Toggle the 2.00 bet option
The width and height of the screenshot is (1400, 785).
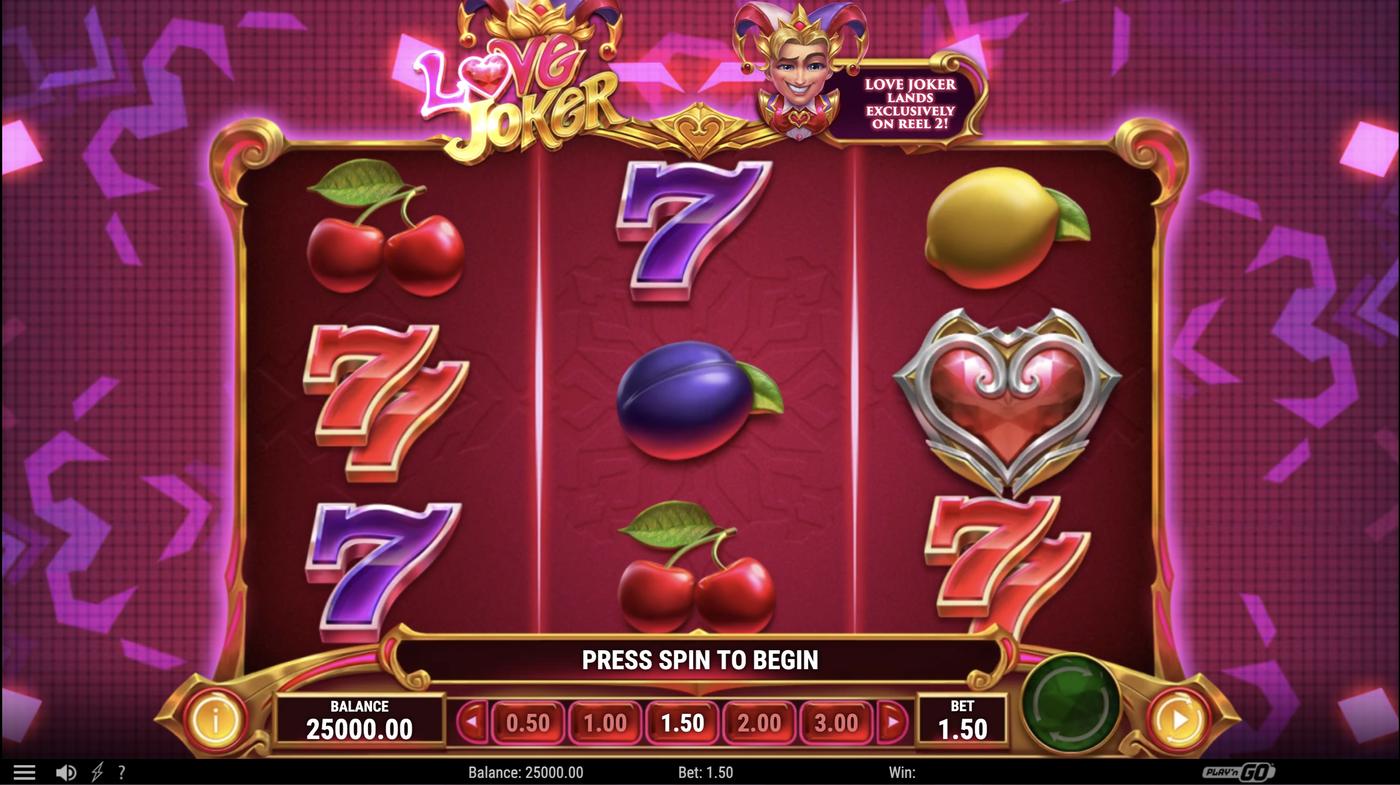pyautogui.click(x=757, y=721)
